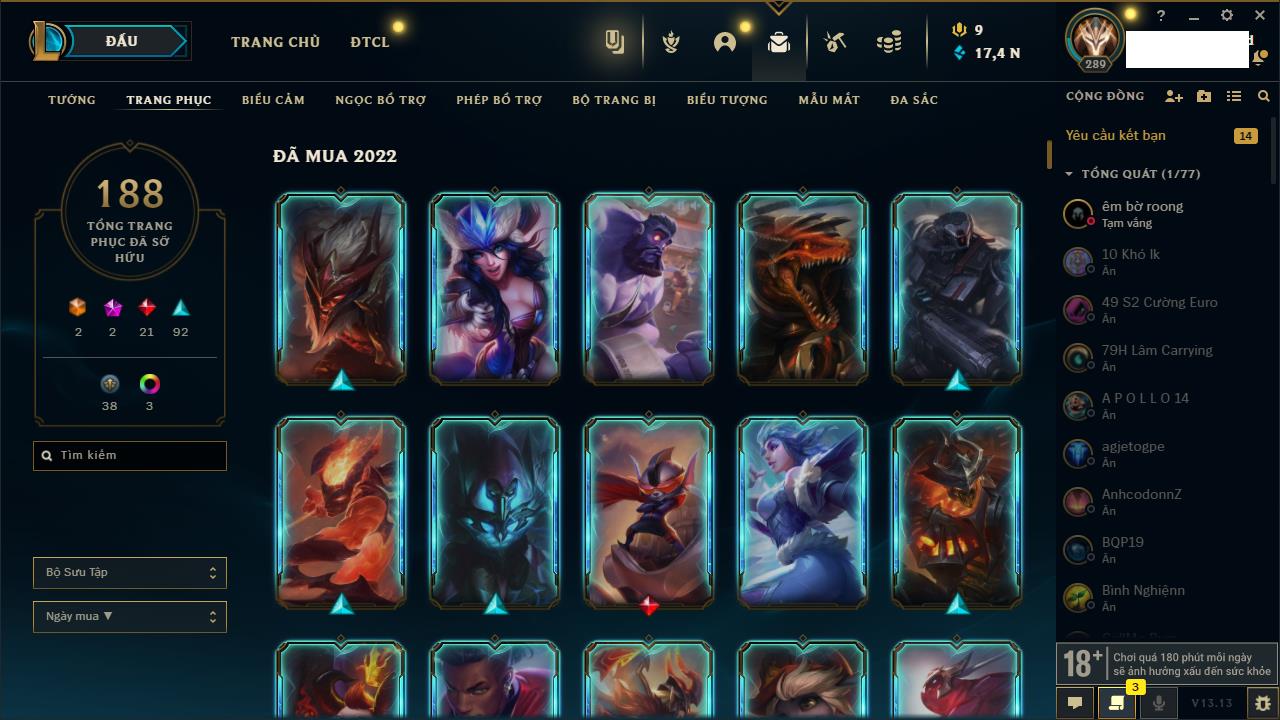Close the game client window

click(1260, 16)
